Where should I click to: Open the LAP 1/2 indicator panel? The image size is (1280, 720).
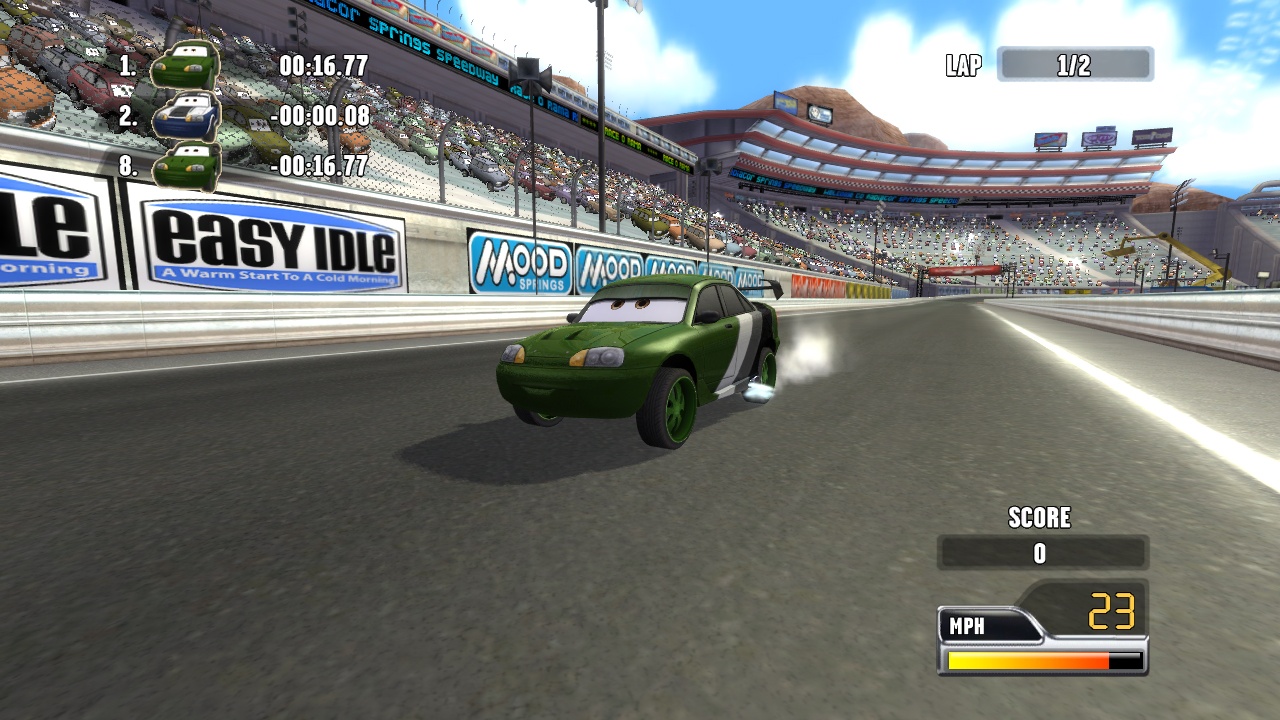pos(1075,64)
